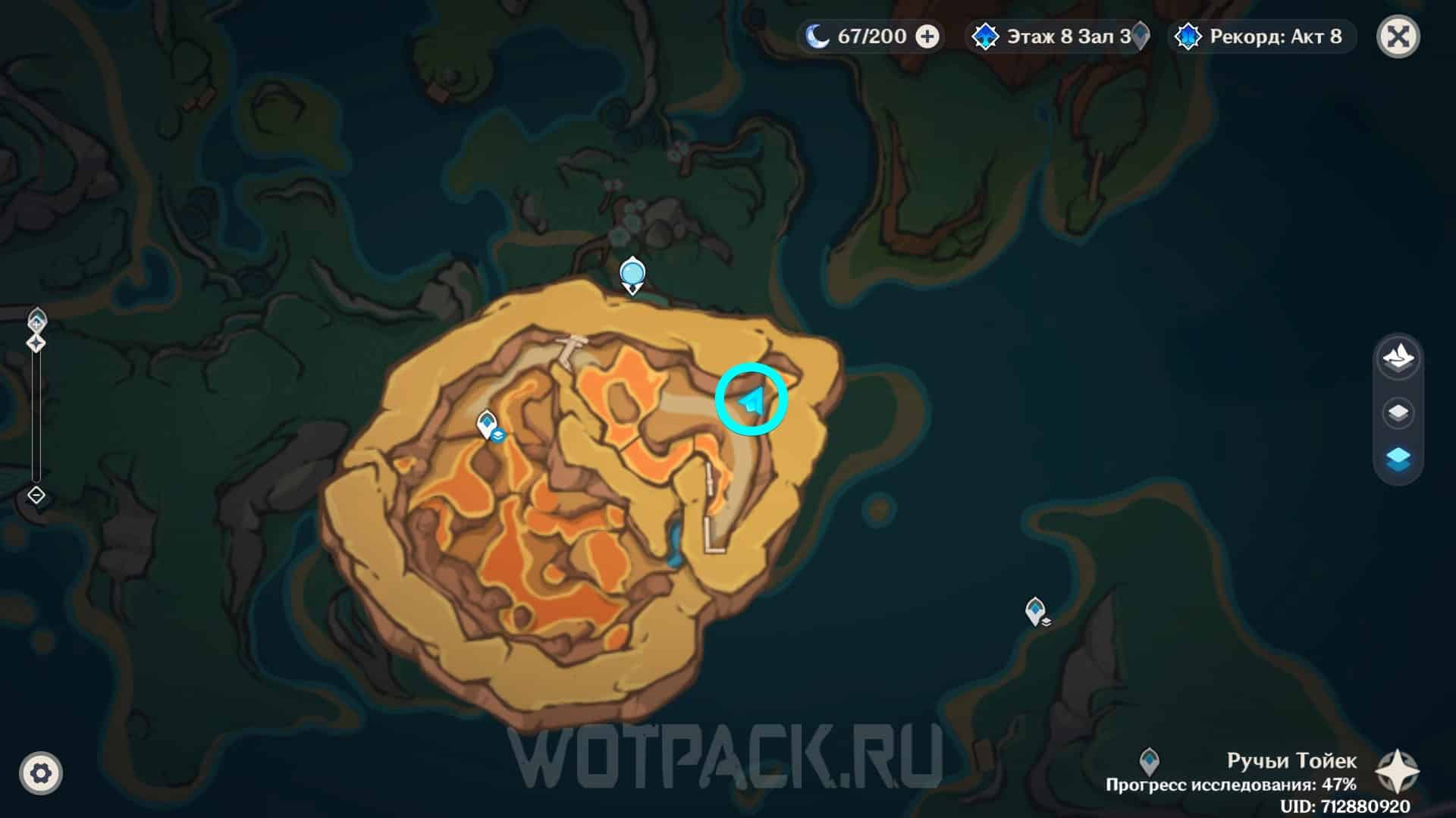This screenshot has width=1456, height=818.
Task: Select the highlighted blue underground layer
Action: [x=1398, y=459]
